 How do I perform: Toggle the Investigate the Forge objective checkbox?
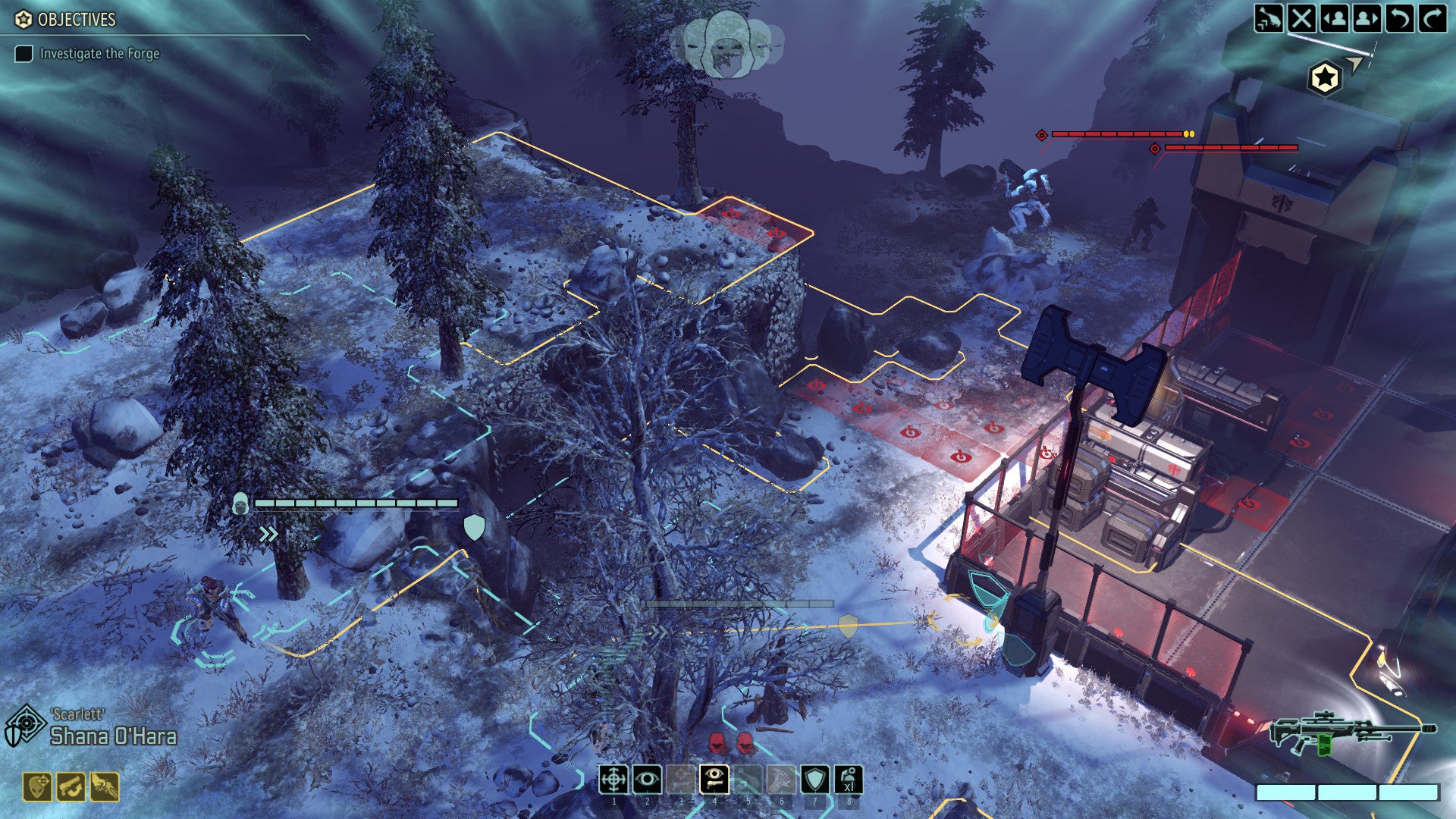(24, 54)
